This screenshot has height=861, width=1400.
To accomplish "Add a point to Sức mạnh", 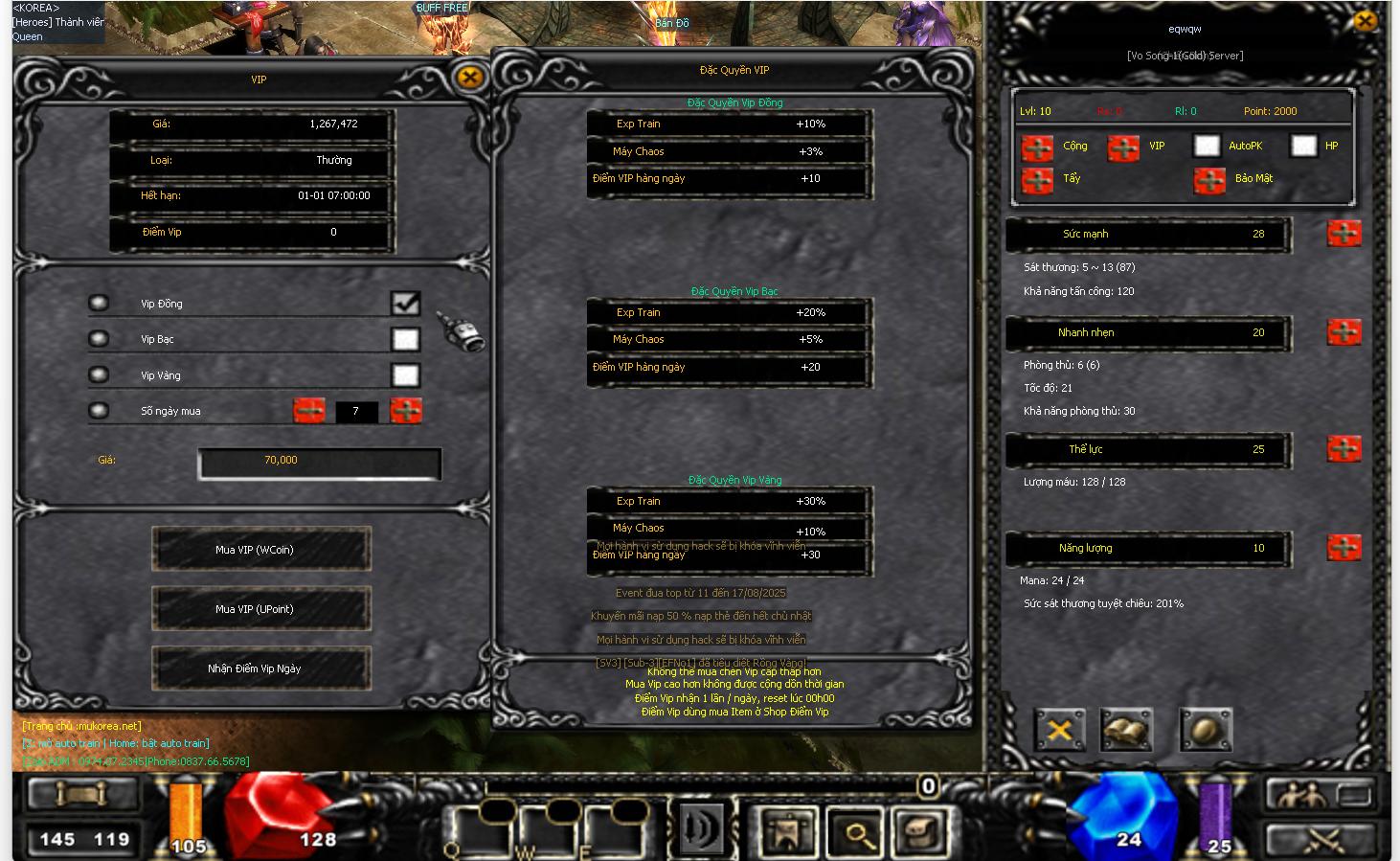I will (1344, 234).
